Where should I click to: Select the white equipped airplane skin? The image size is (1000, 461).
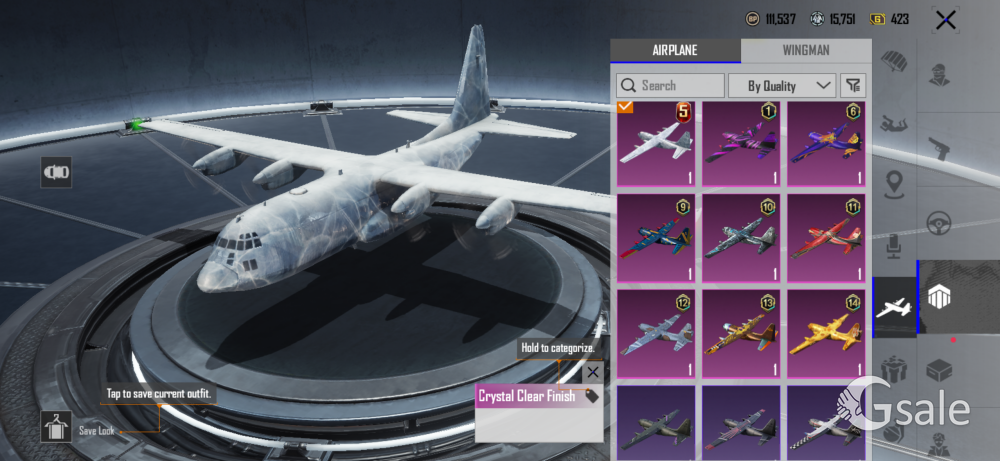(x=656, y=144)
